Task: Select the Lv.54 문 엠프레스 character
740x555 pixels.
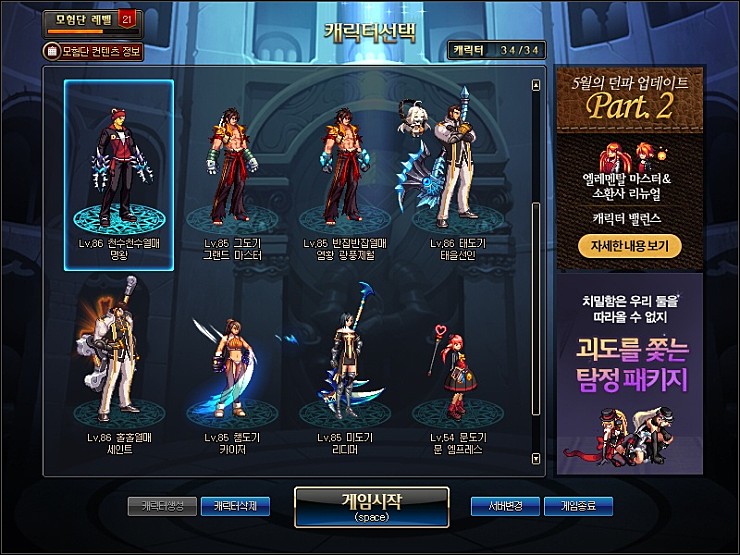Action: [456, 368]
